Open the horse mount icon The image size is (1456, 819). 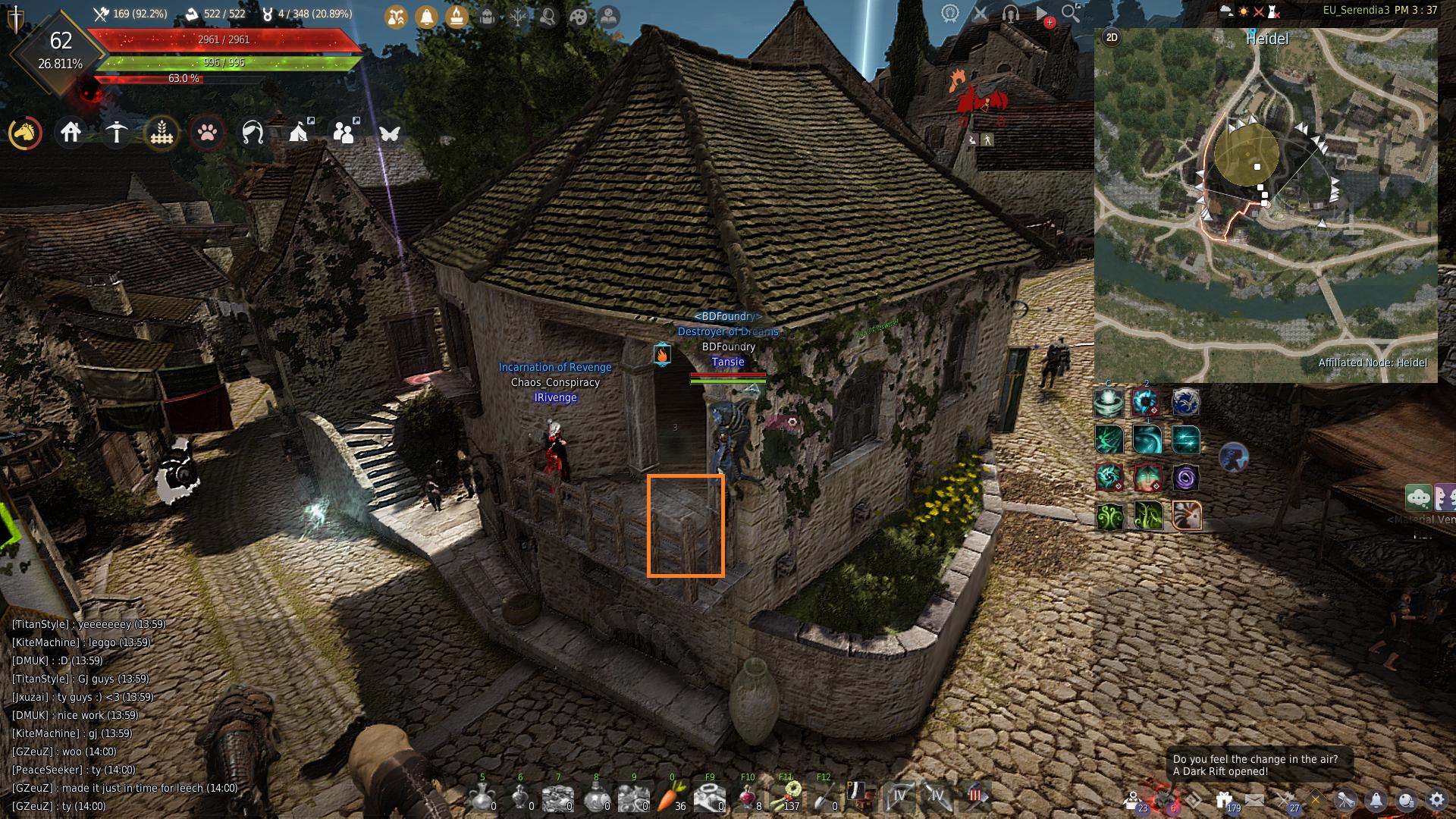[25, 133]
